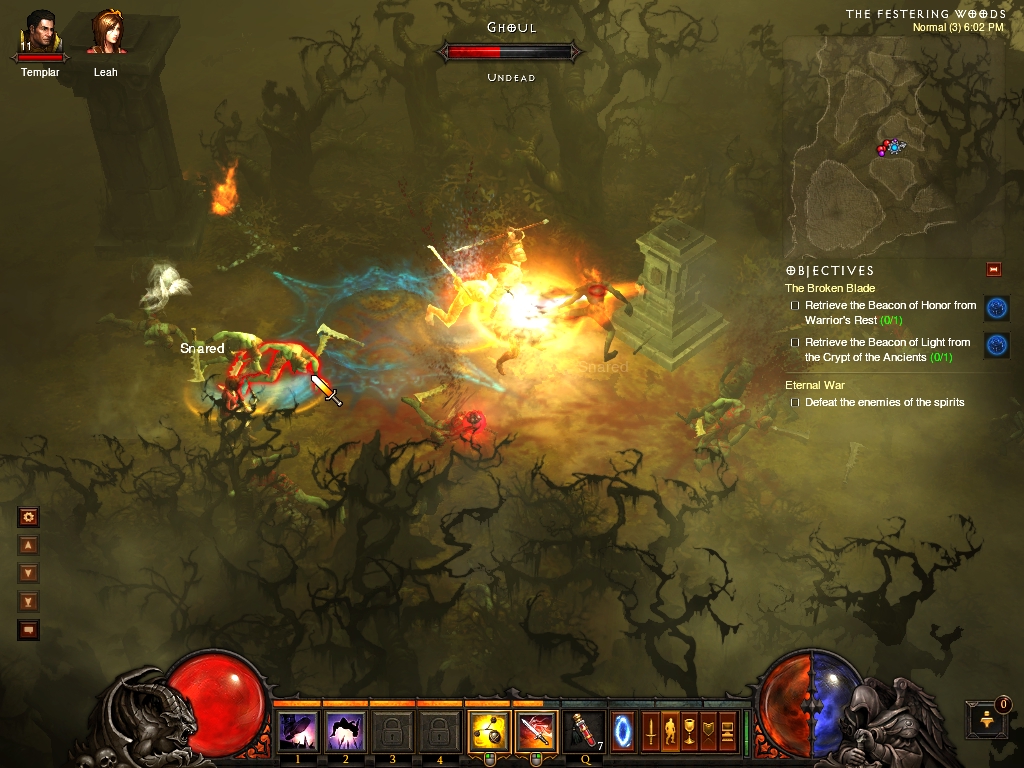Use the red health potion in slot Q

pos(584,731)
